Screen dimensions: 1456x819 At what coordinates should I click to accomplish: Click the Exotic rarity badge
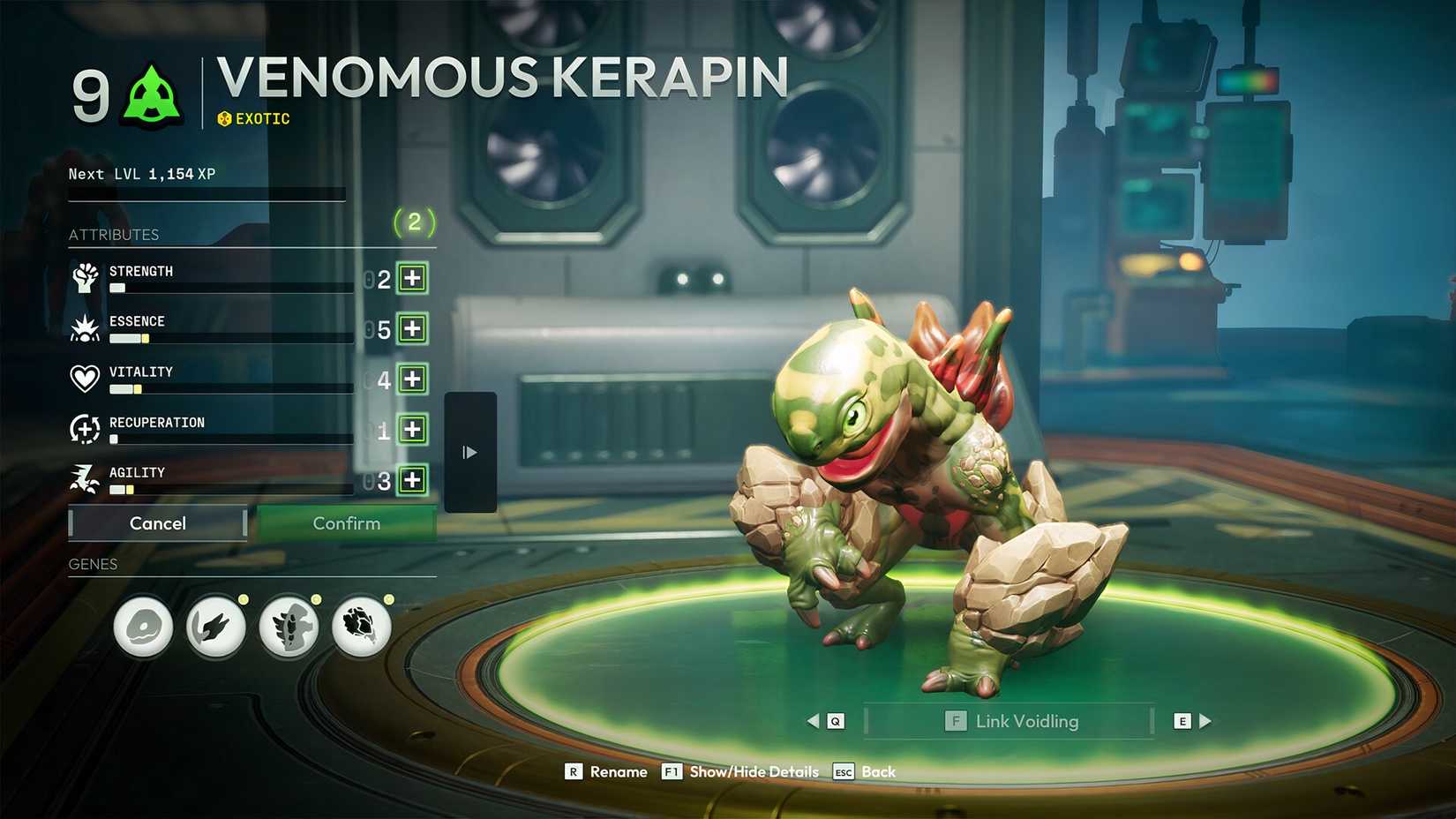click(254, 117)
